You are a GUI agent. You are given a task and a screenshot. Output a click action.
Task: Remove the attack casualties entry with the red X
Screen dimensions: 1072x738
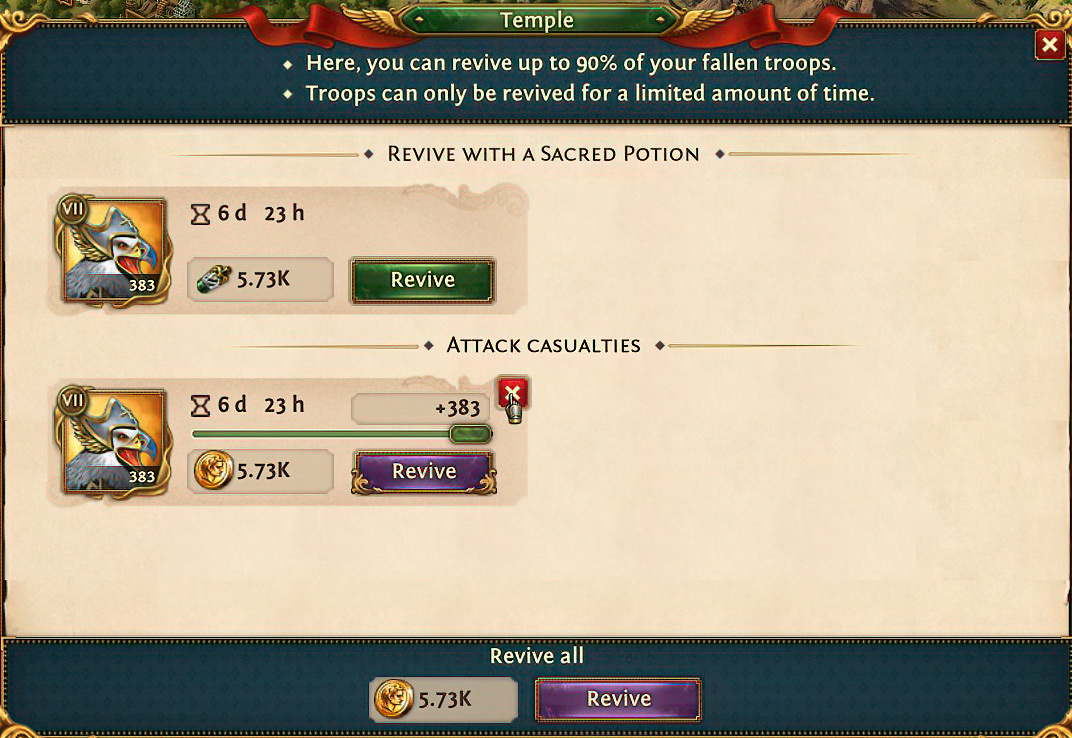tap(512, 393)
